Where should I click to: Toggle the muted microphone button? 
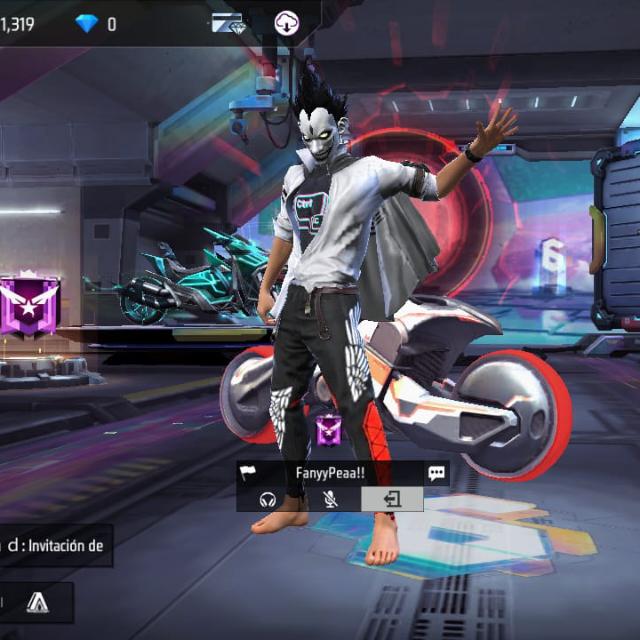[329, 499]
